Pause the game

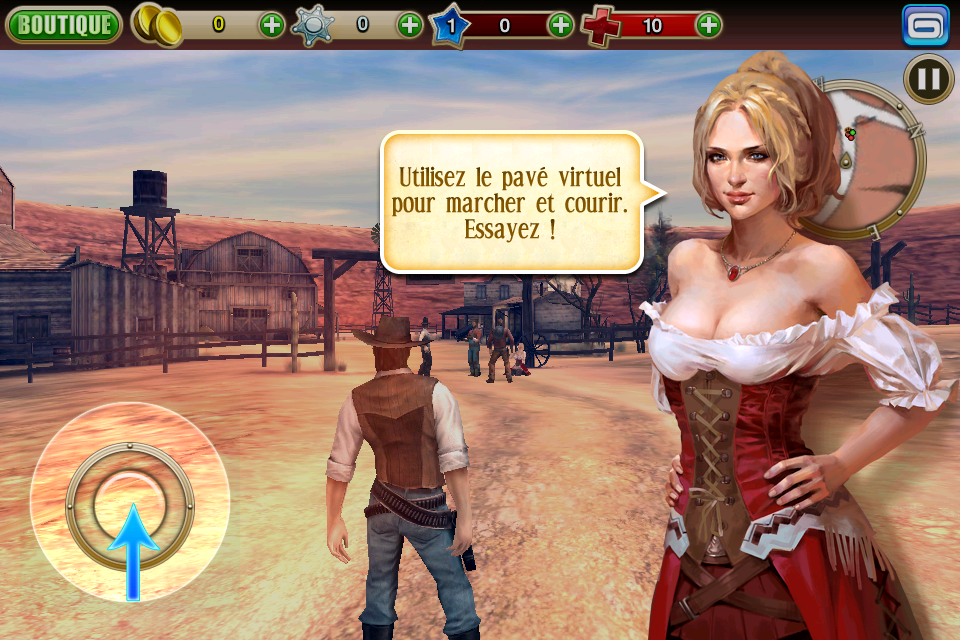[x=928, y=78]
